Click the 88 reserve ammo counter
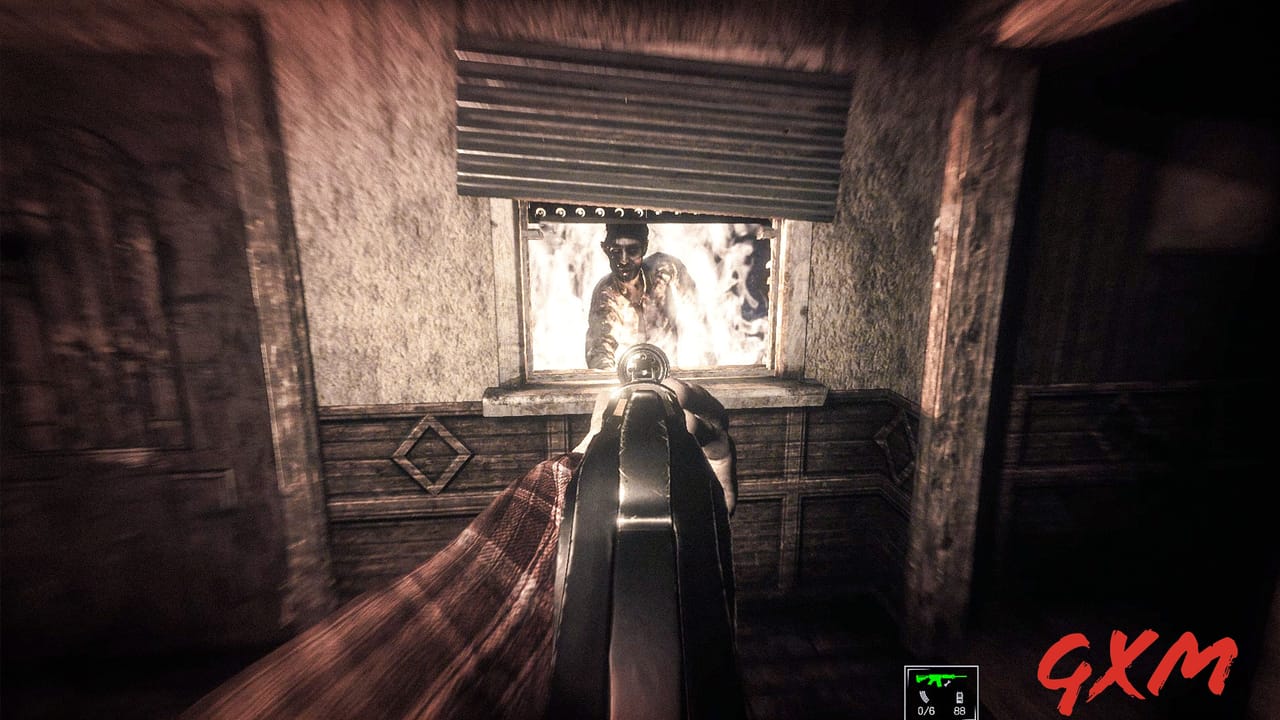1280x720 pixels. coord(959,710)
